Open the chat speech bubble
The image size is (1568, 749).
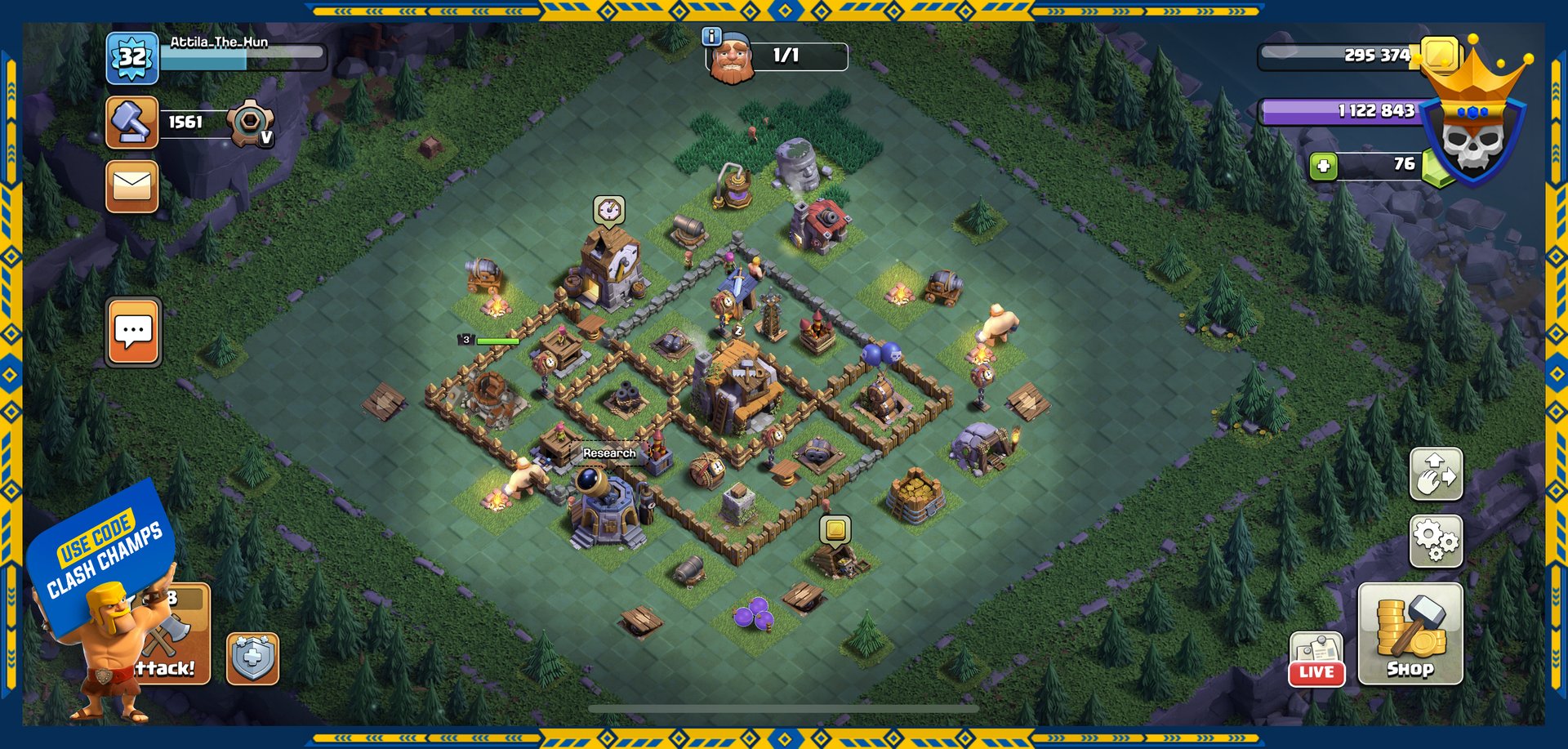pos(133,332)
